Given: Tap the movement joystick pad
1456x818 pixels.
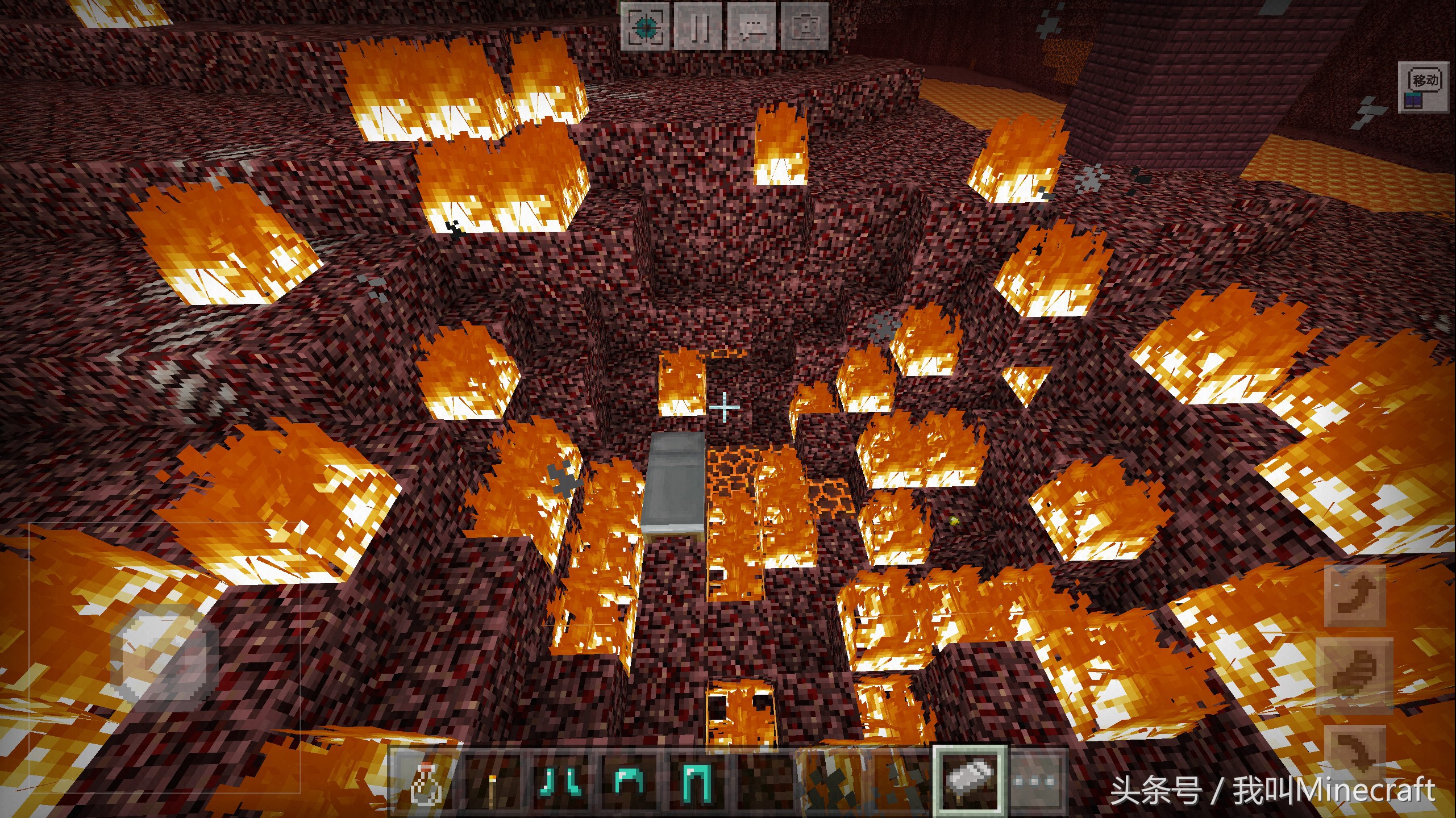Looking at the screenshot, I should click(164, 658).
